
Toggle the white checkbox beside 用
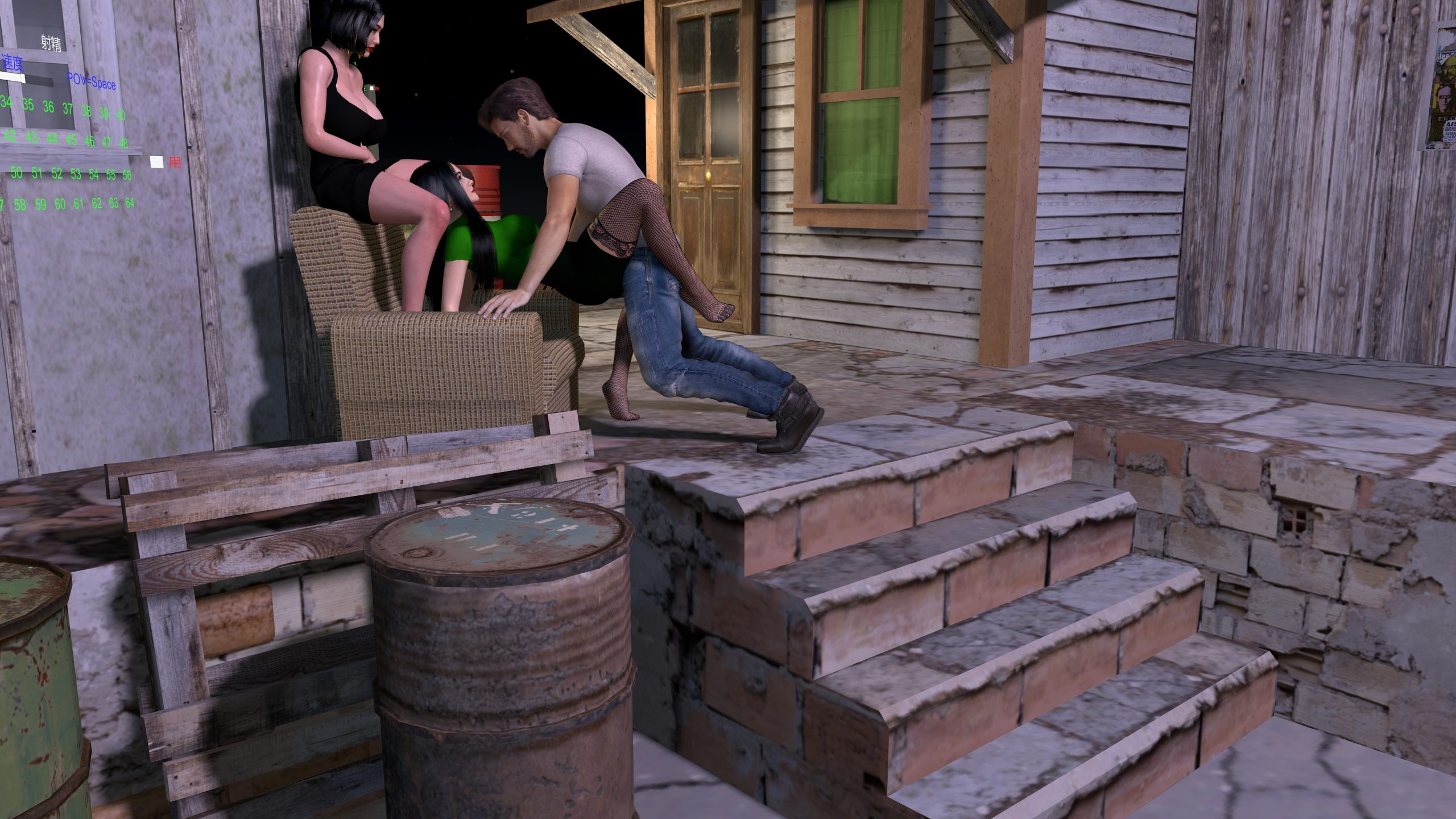(157, 162)
